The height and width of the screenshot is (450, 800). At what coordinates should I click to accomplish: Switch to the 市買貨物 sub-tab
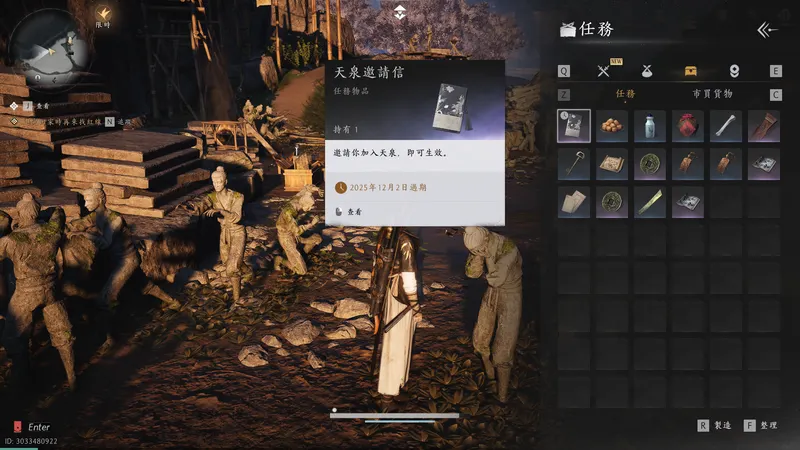(x=712, y=94)
